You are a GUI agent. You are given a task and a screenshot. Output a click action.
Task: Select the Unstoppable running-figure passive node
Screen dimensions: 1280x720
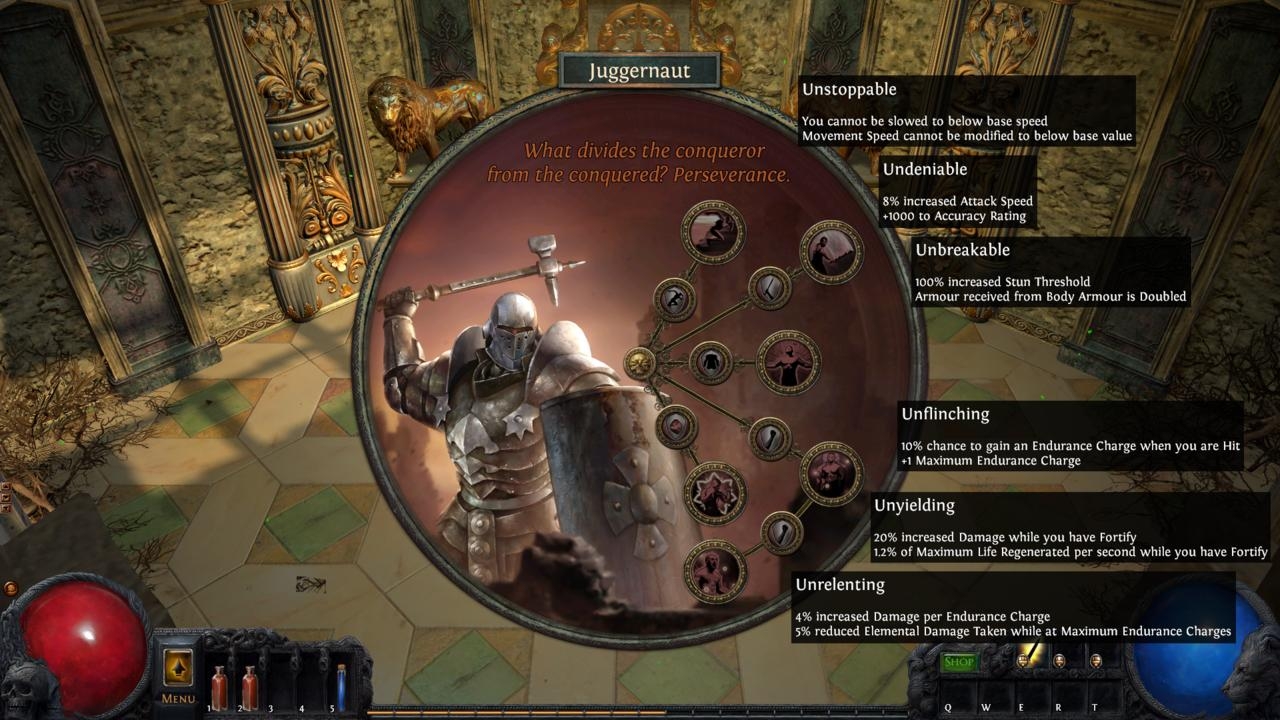(713, 232)
